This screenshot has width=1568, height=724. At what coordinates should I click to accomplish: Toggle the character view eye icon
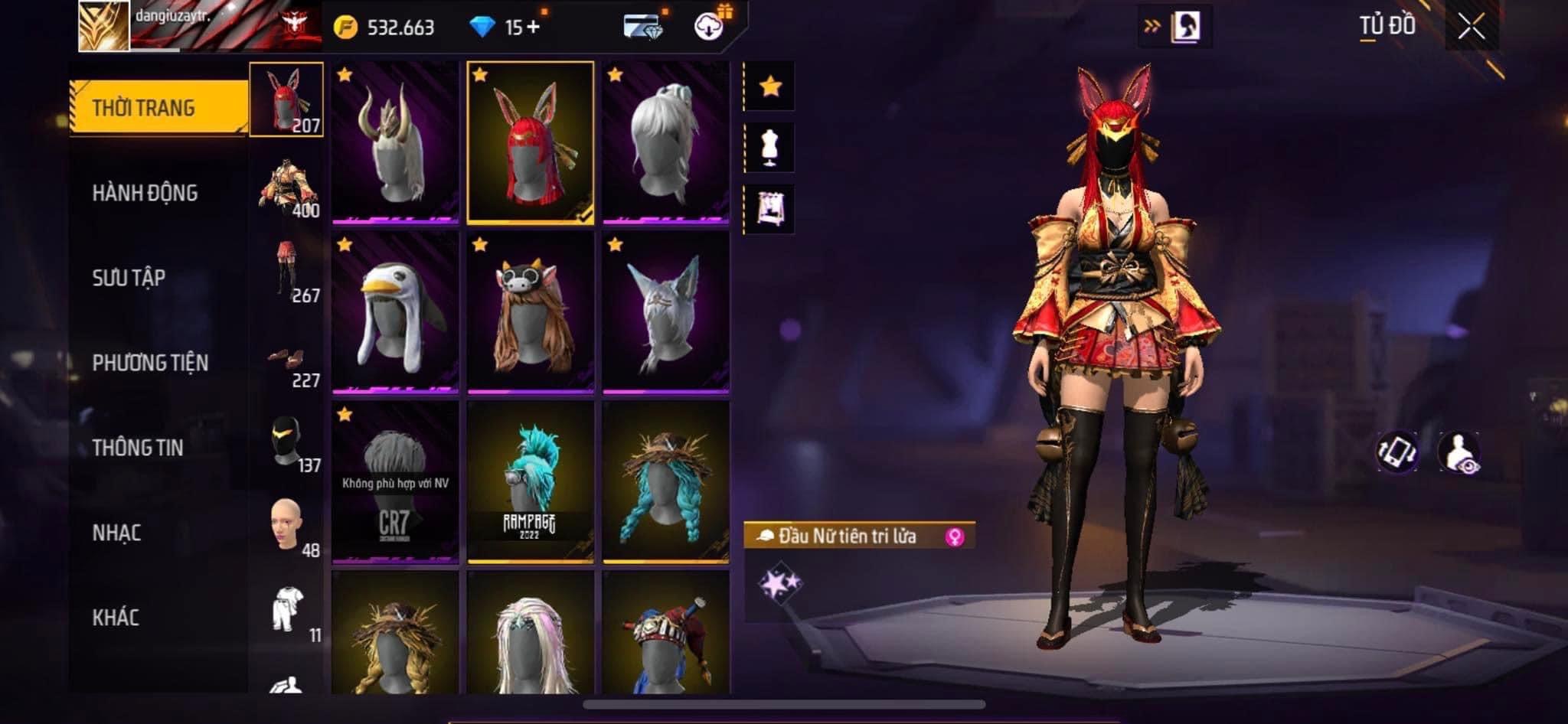click(x=1459, y=452)
